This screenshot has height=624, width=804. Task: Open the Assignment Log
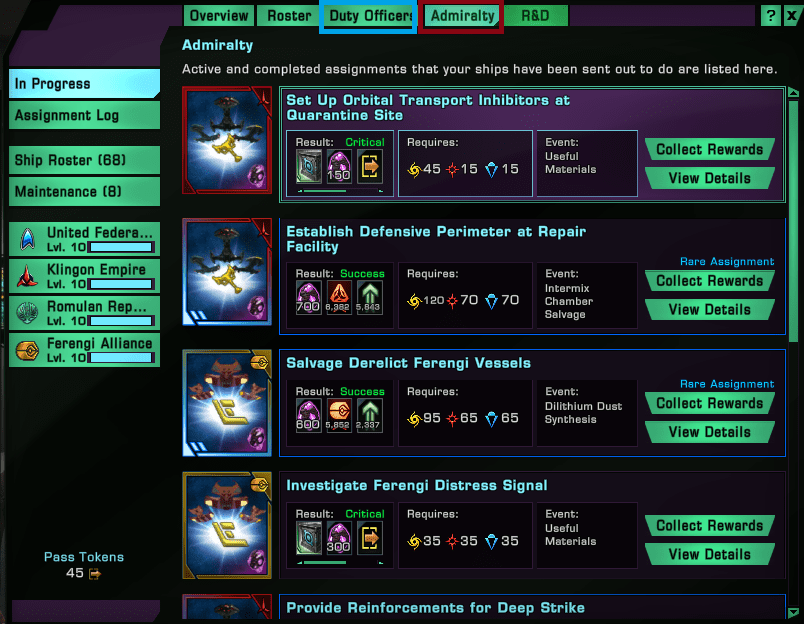pos(84,115)
